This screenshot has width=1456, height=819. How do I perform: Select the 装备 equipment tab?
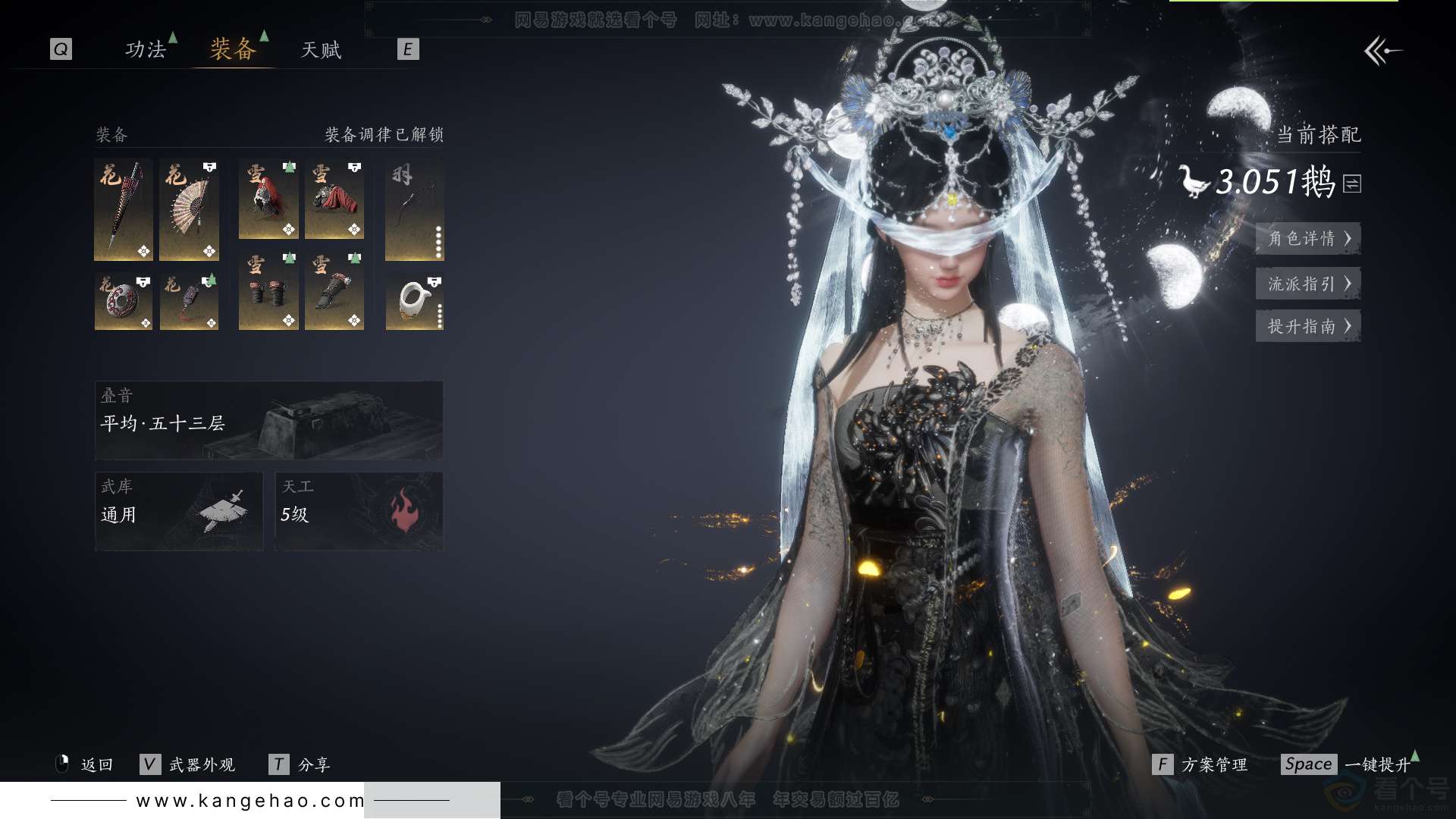coord(233,50)
